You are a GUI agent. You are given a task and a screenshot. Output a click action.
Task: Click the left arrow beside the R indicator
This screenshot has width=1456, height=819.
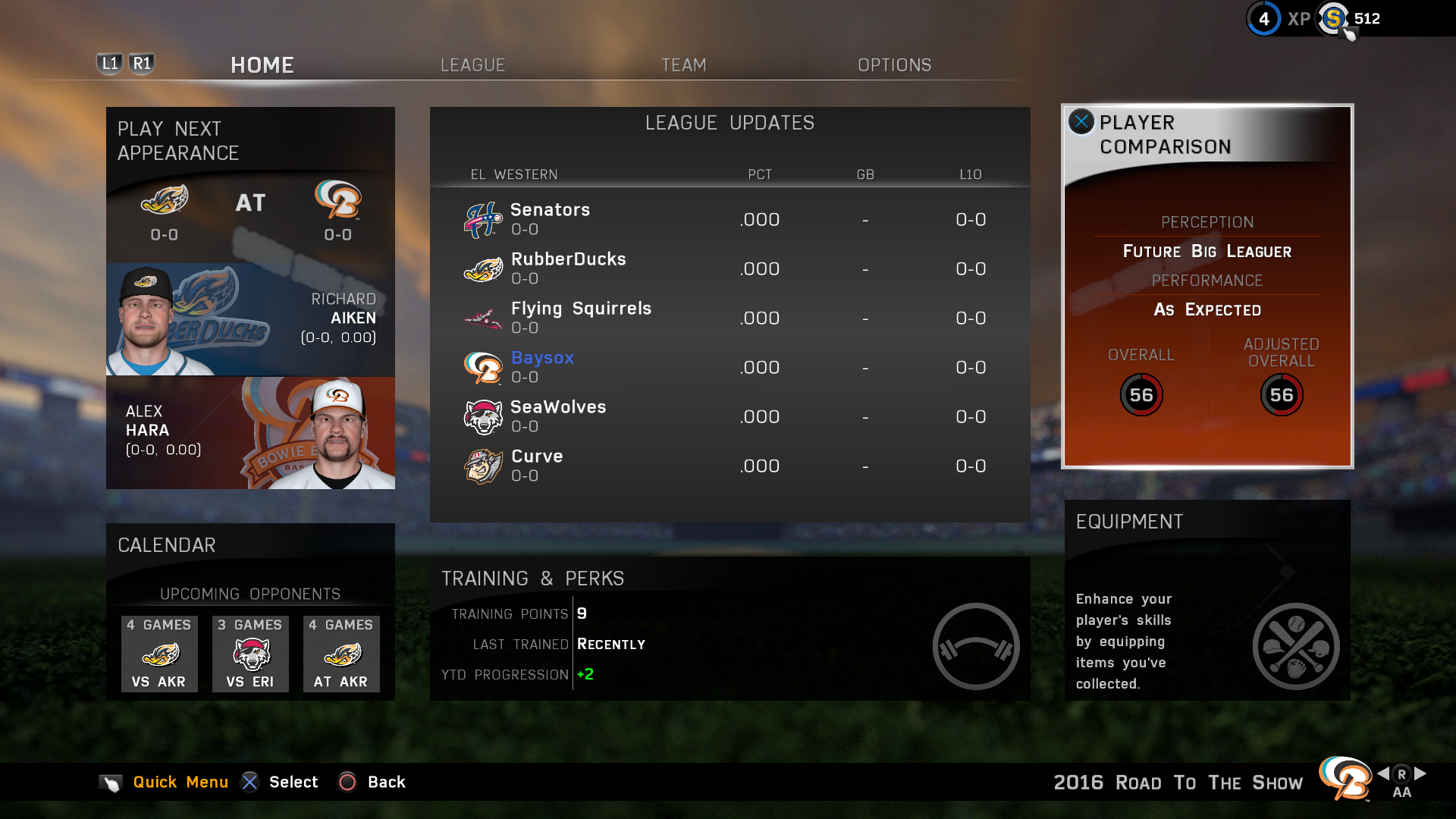[x=1385, y=775]
